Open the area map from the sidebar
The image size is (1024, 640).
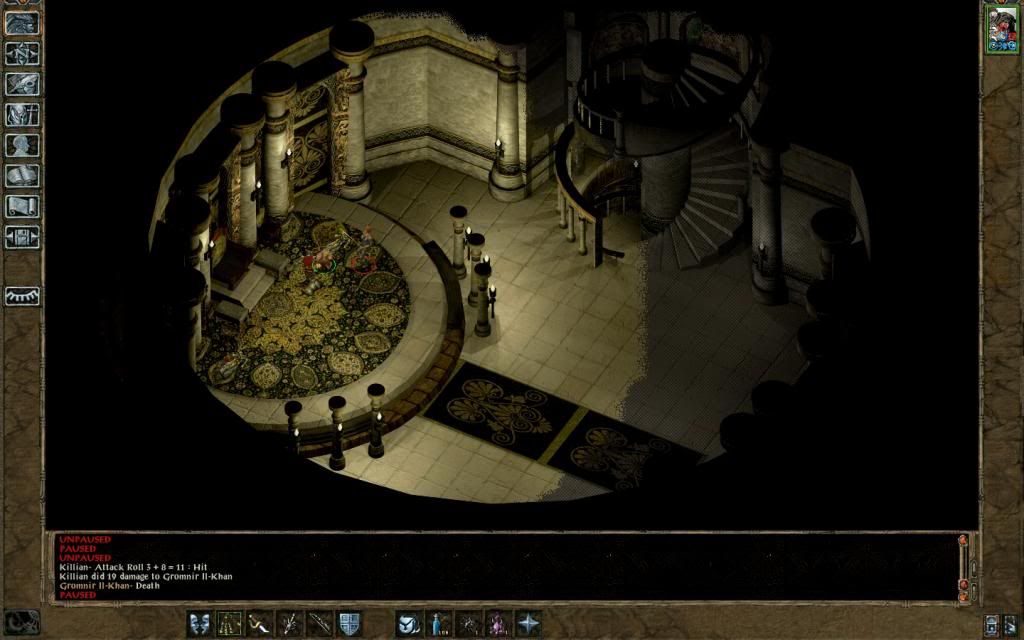tap(22, 54)
